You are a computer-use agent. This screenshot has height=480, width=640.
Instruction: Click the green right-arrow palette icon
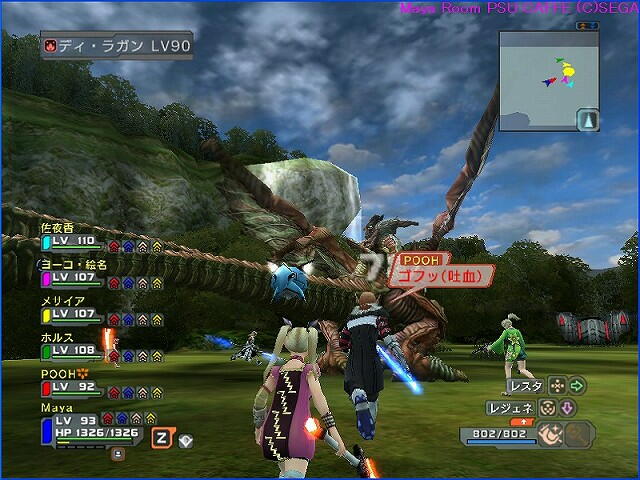[x=577, y=385]
